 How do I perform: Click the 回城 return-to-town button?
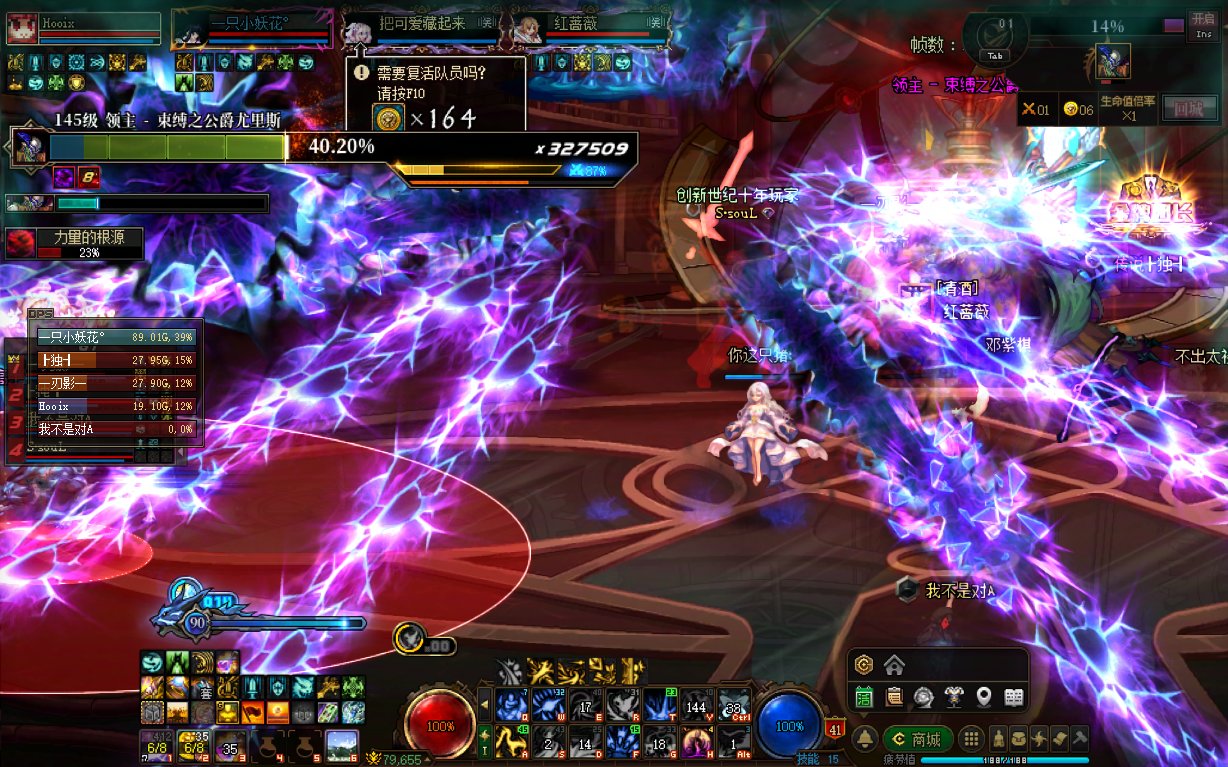[x=1189, y=109]
